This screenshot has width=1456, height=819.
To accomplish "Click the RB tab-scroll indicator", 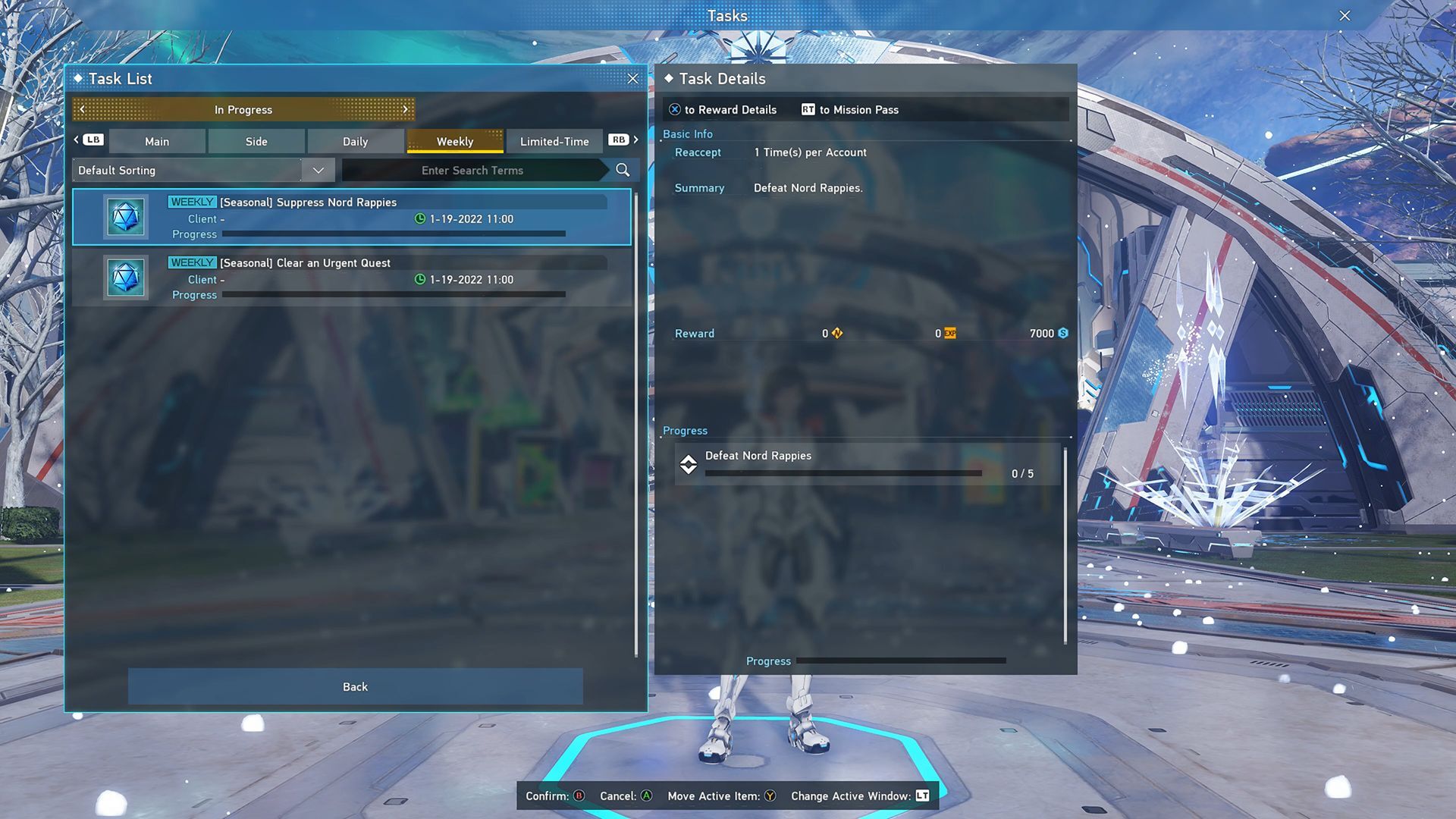I will click(x=619, y=140).
